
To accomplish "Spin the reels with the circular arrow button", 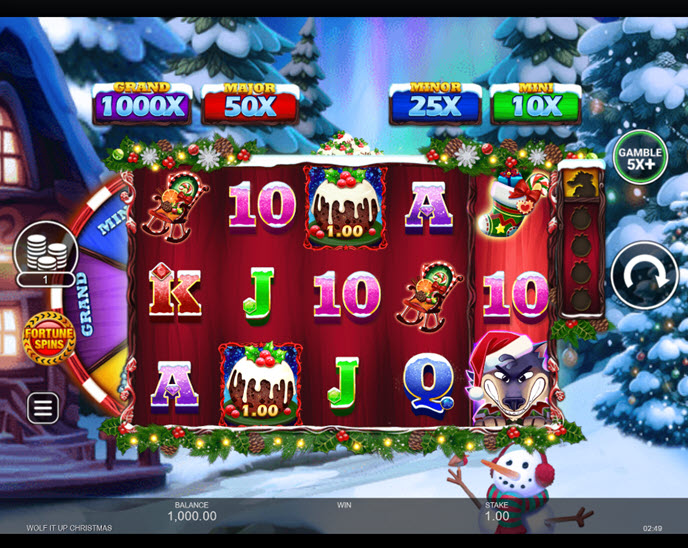I will pyautogui.click(x=644, y=275).
